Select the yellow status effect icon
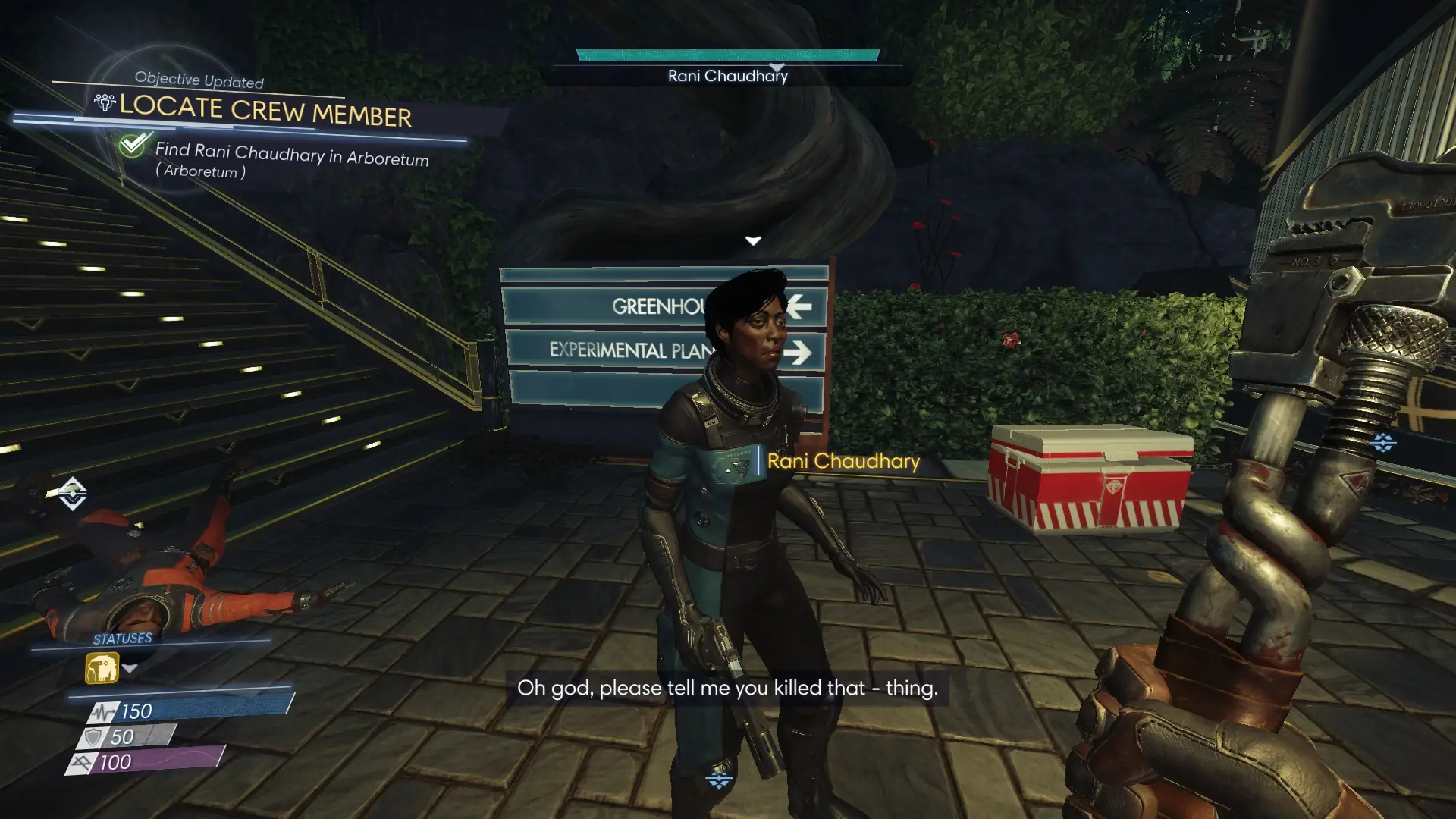 coord(102,669)
